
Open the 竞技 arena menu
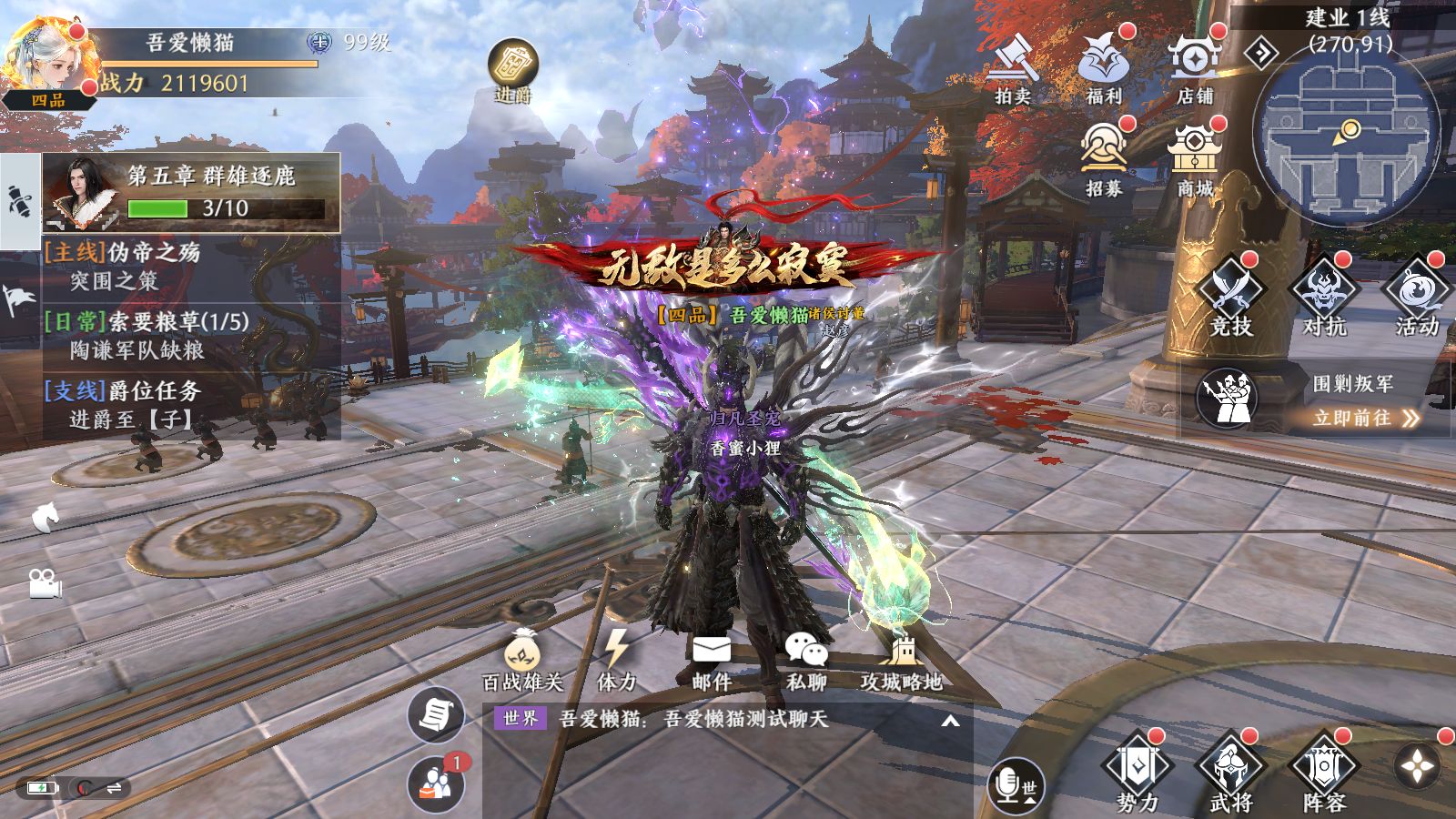click(1230, 296)
